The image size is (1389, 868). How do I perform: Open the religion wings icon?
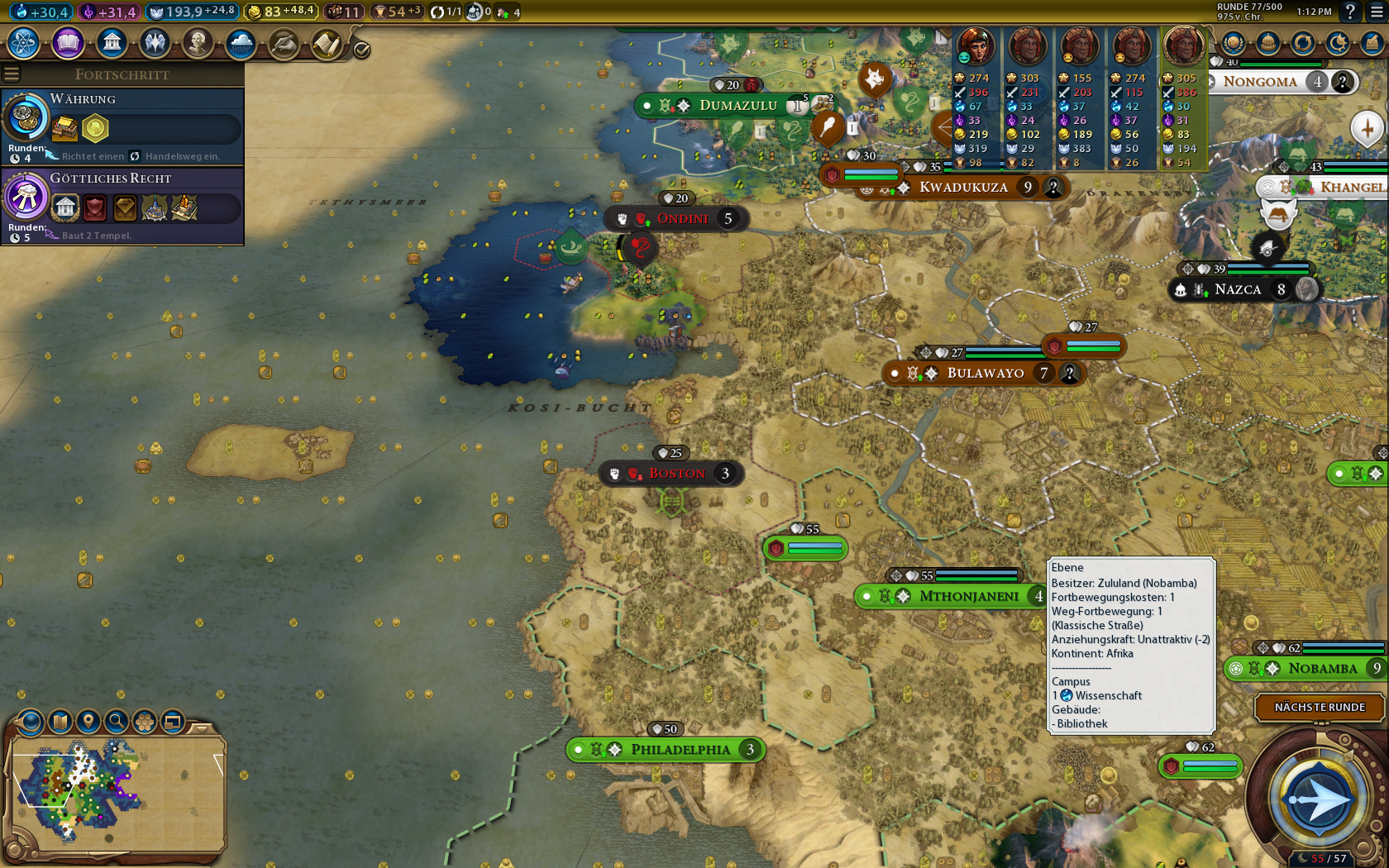click(x=155, y=42)
